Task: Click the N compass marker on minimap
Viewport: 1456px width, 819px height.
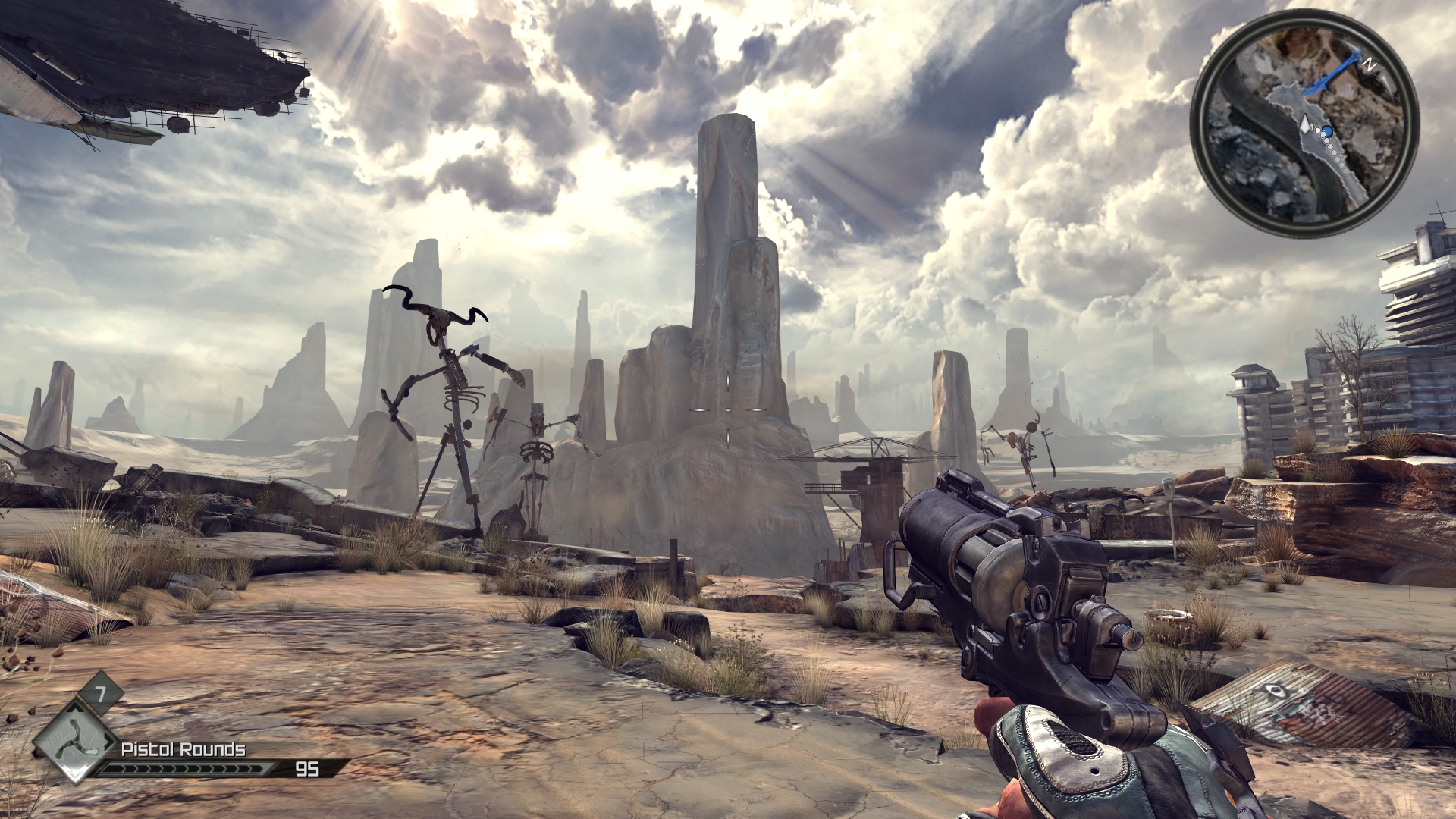Action: [x=1370, y=63]
